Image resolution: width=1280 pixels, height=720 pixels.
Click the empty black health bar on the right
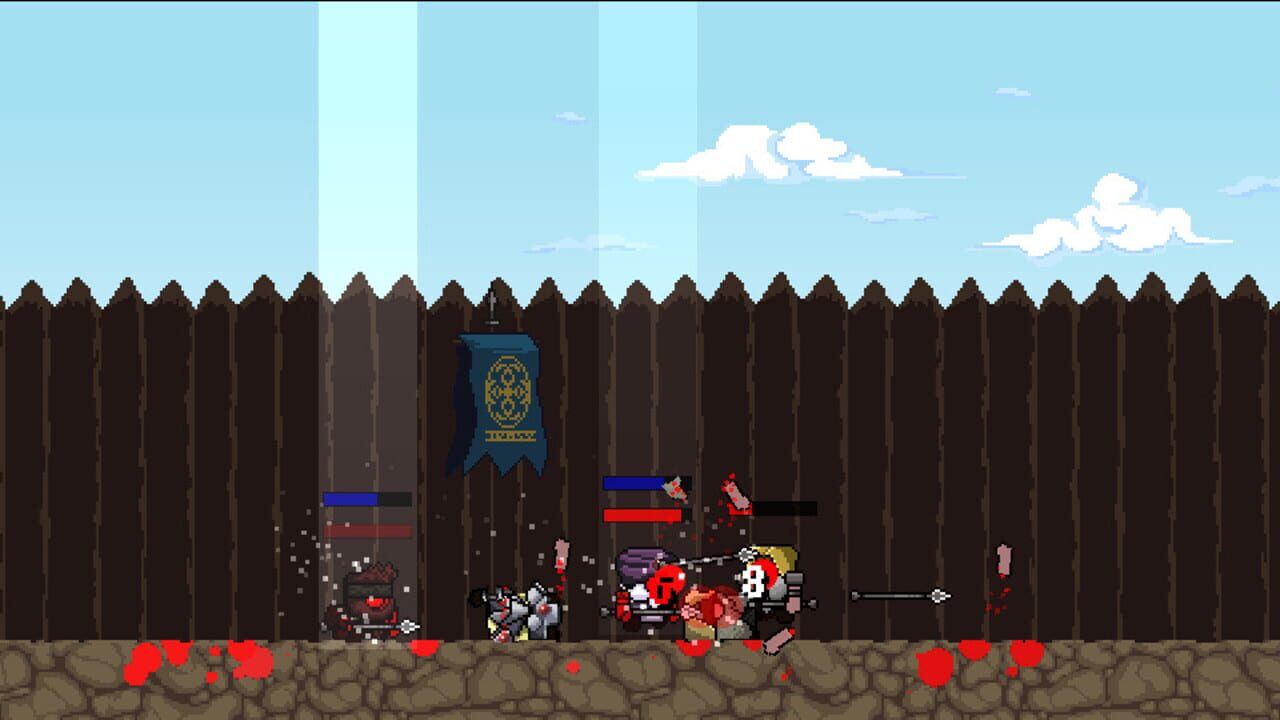[x=788, y=508]
